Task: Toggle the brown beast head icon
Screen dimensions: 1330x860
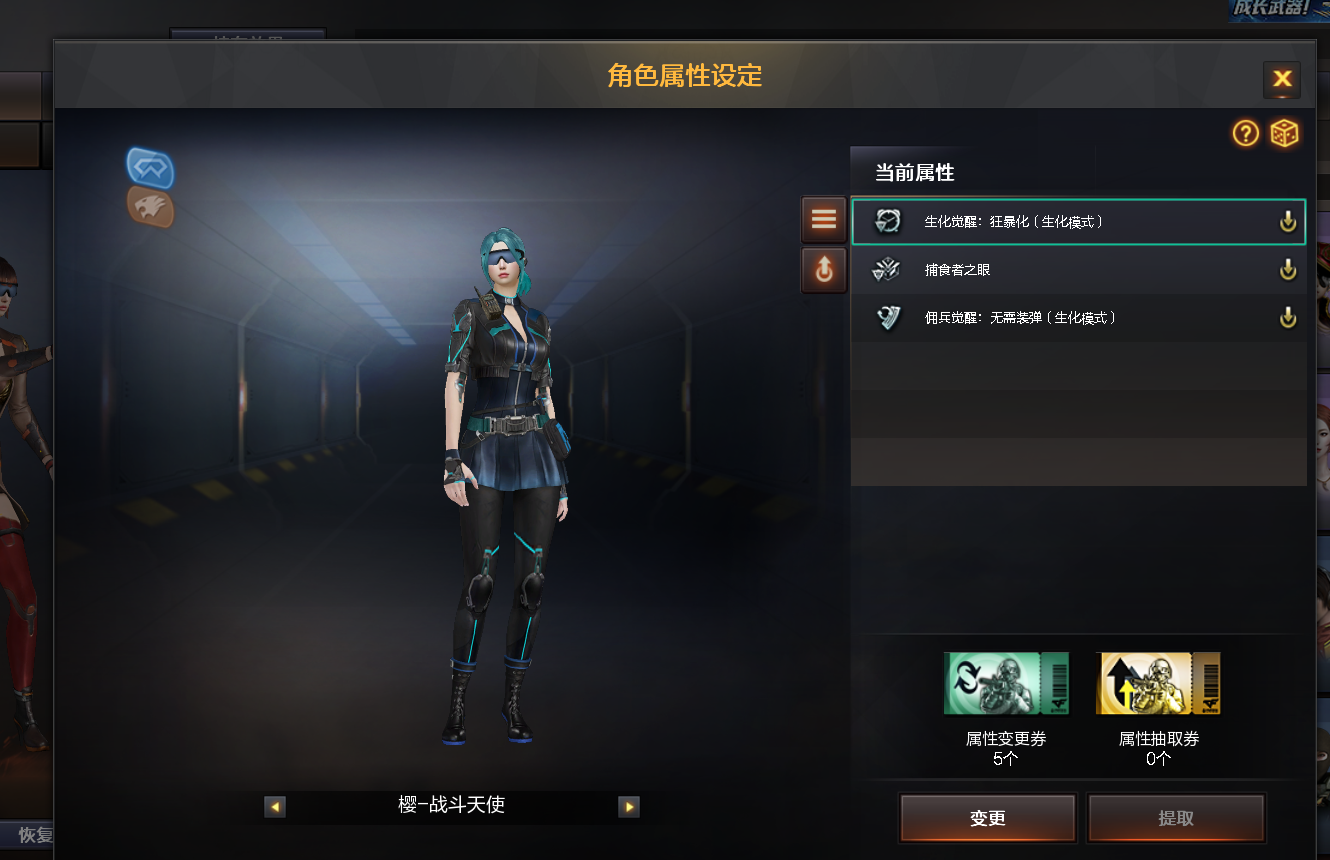Action: click(x=151, y=208)
